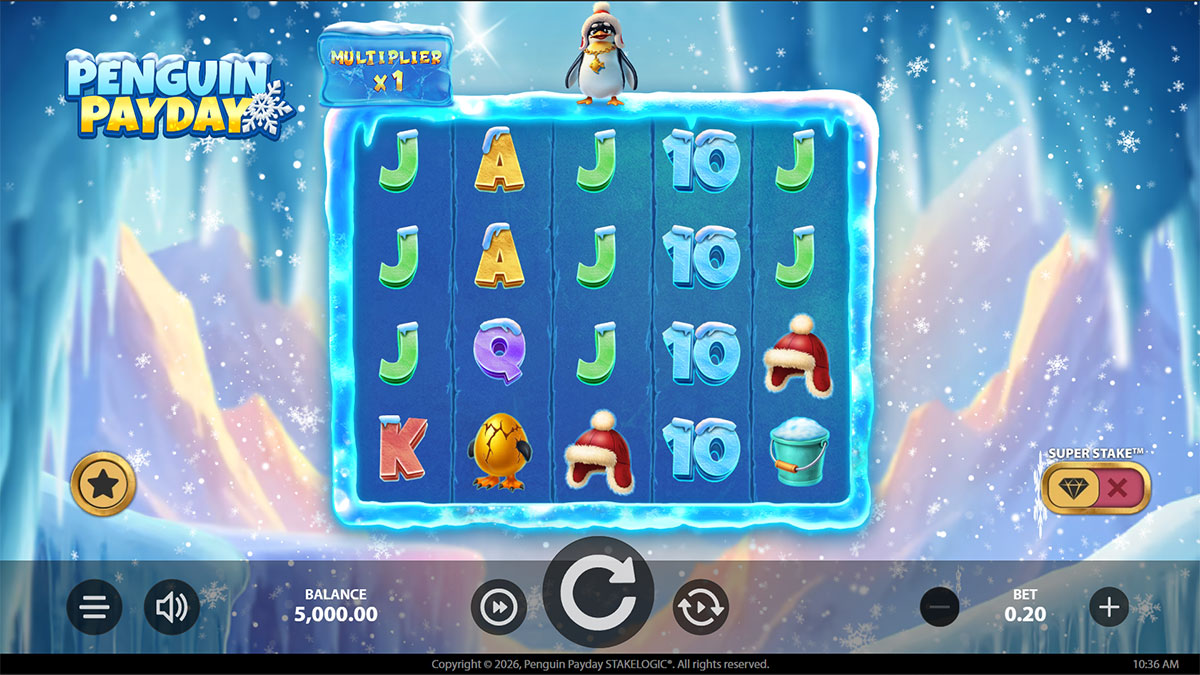Image resolution: width=1200 pixels, height=675 pixels.
Task: Open the hamburger menu
Action: coord(95,607)
